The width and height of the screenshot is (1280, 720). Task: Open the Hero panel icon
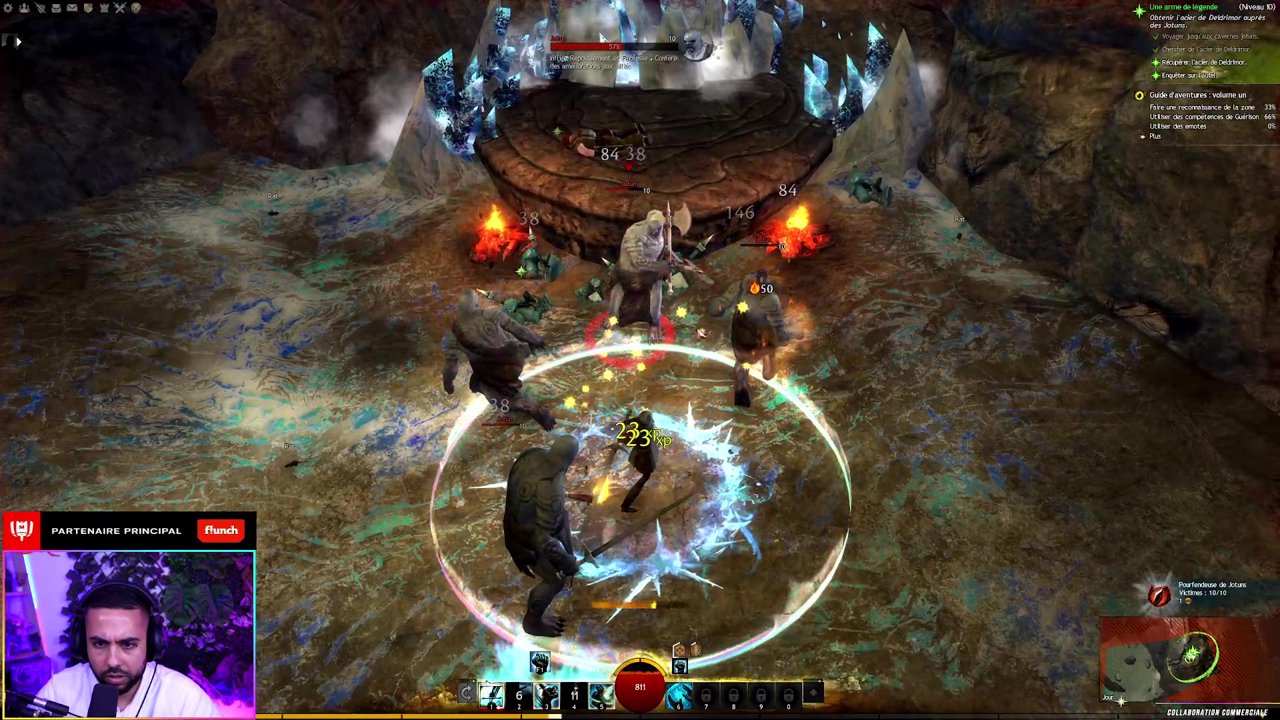pyautogui.click(x=25, y=8)
